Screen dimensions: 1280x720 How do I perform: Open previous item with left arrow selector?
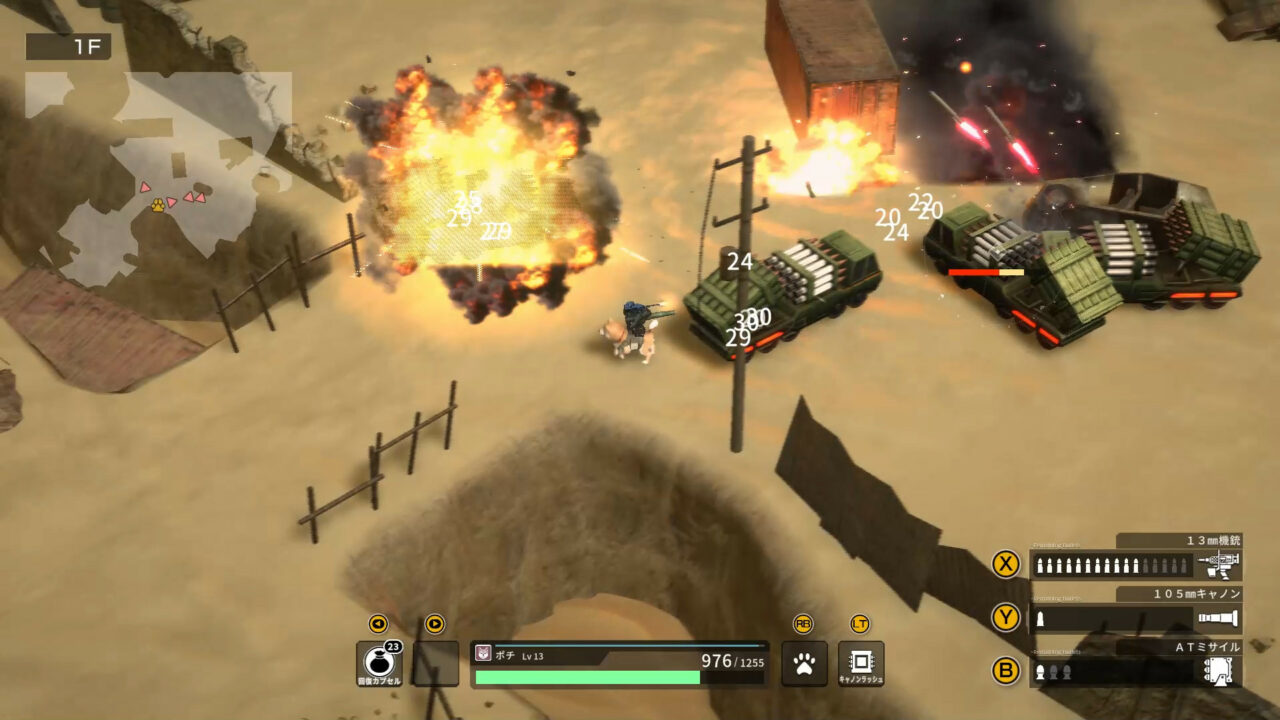tap(379, 625)
